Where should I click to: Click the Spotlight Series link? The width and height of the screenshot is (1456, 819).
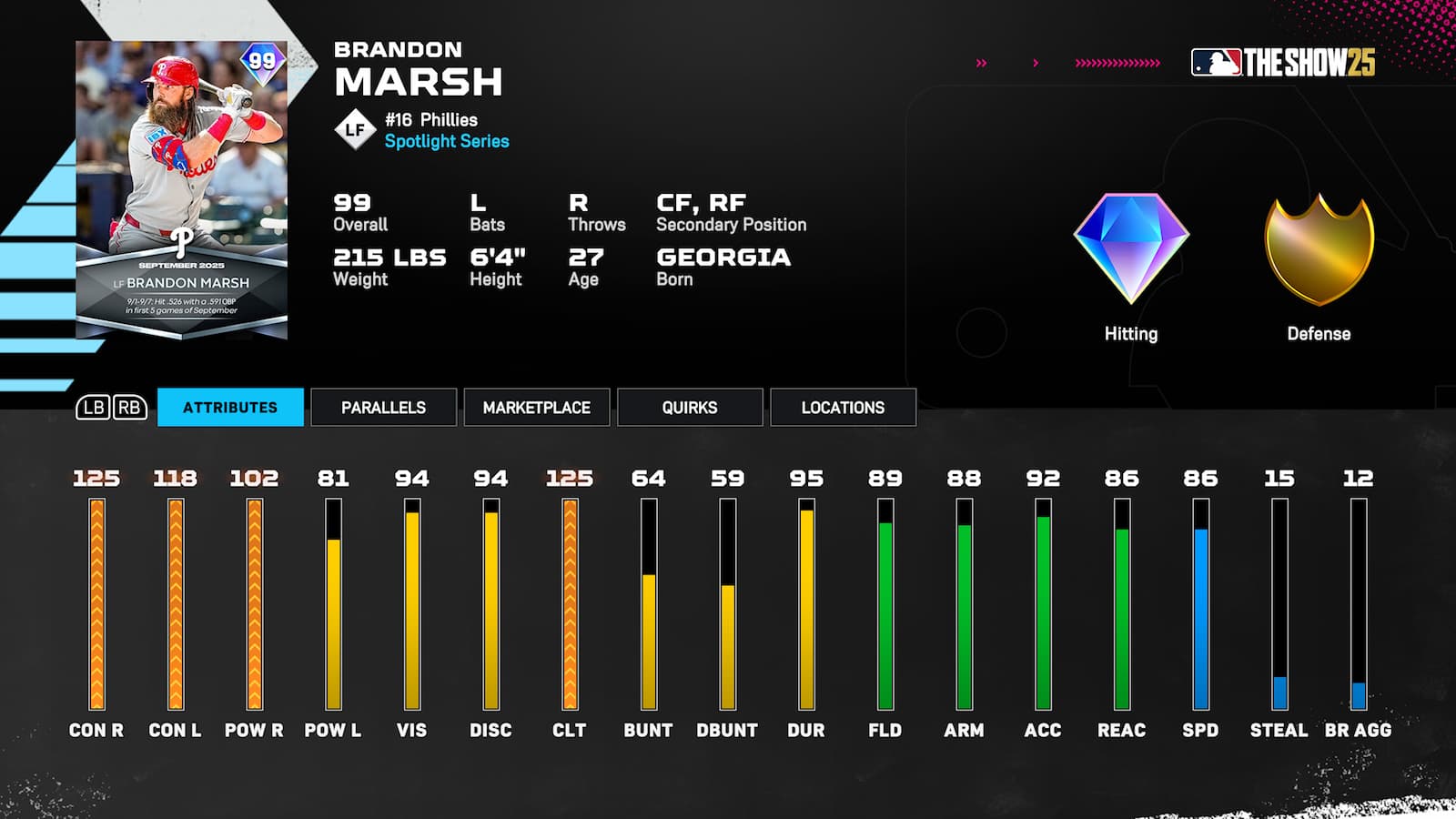(x=447, y=141)
